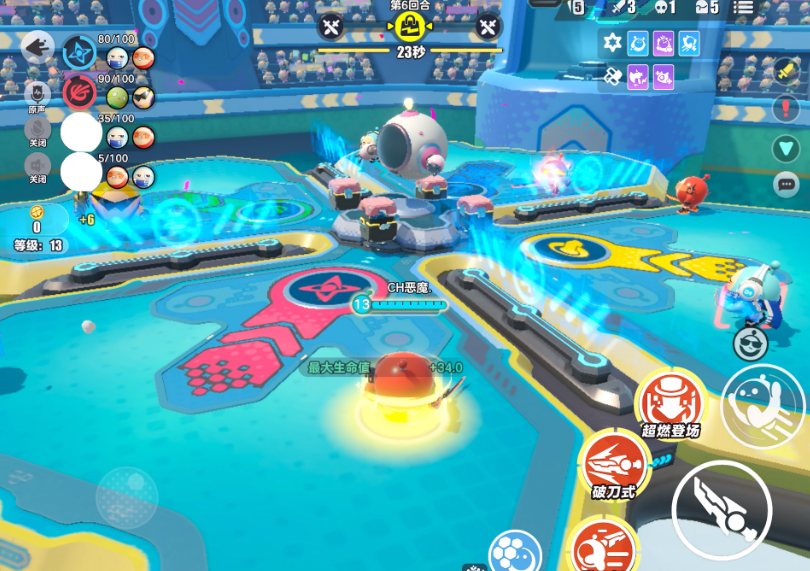The height and width of the screenshot is (571, 810).
Task: Open the chat speech bubble
Action: [786, 184]
